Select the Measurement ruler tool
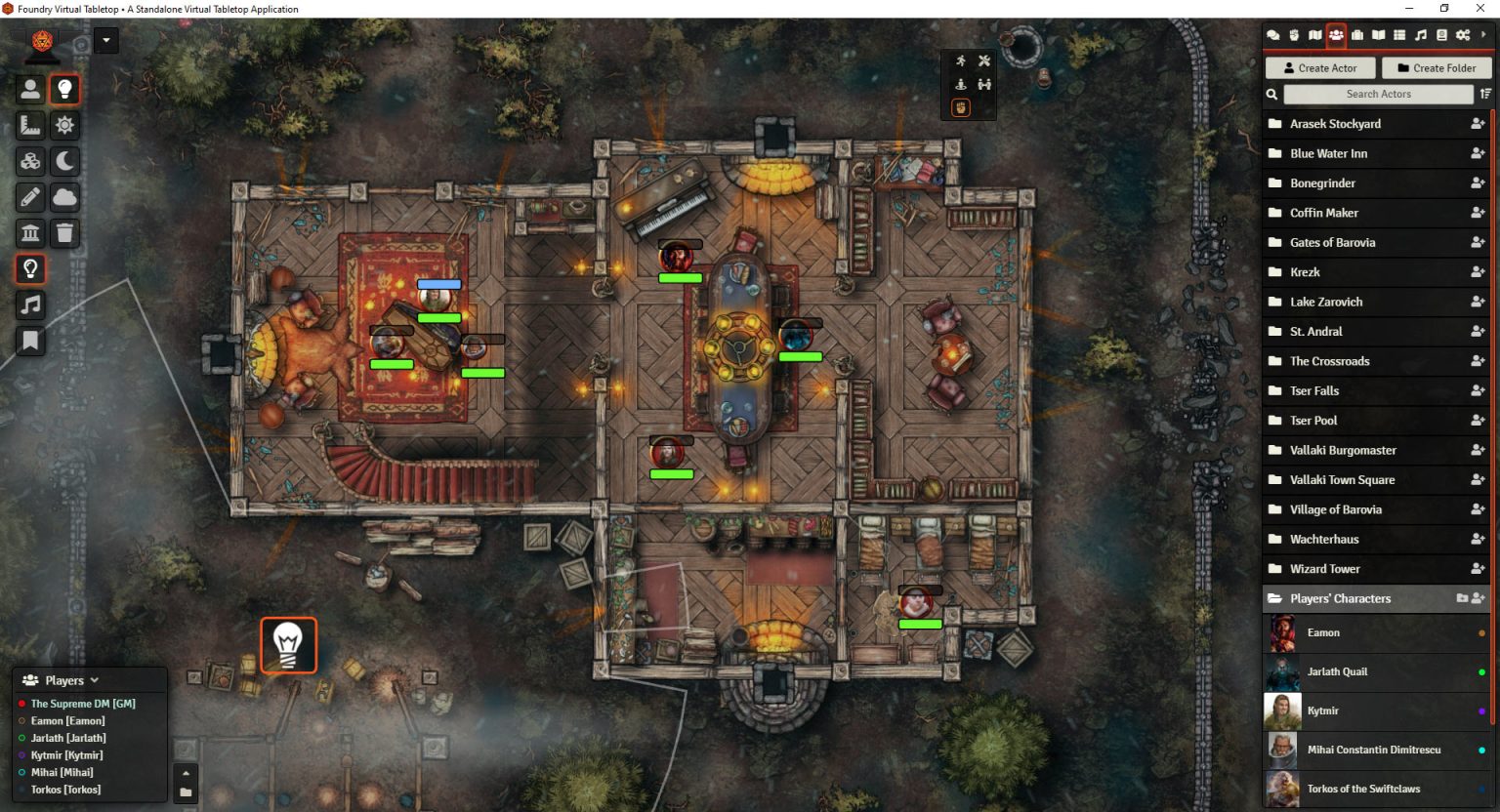1500x812 pixels. (30, 125)
